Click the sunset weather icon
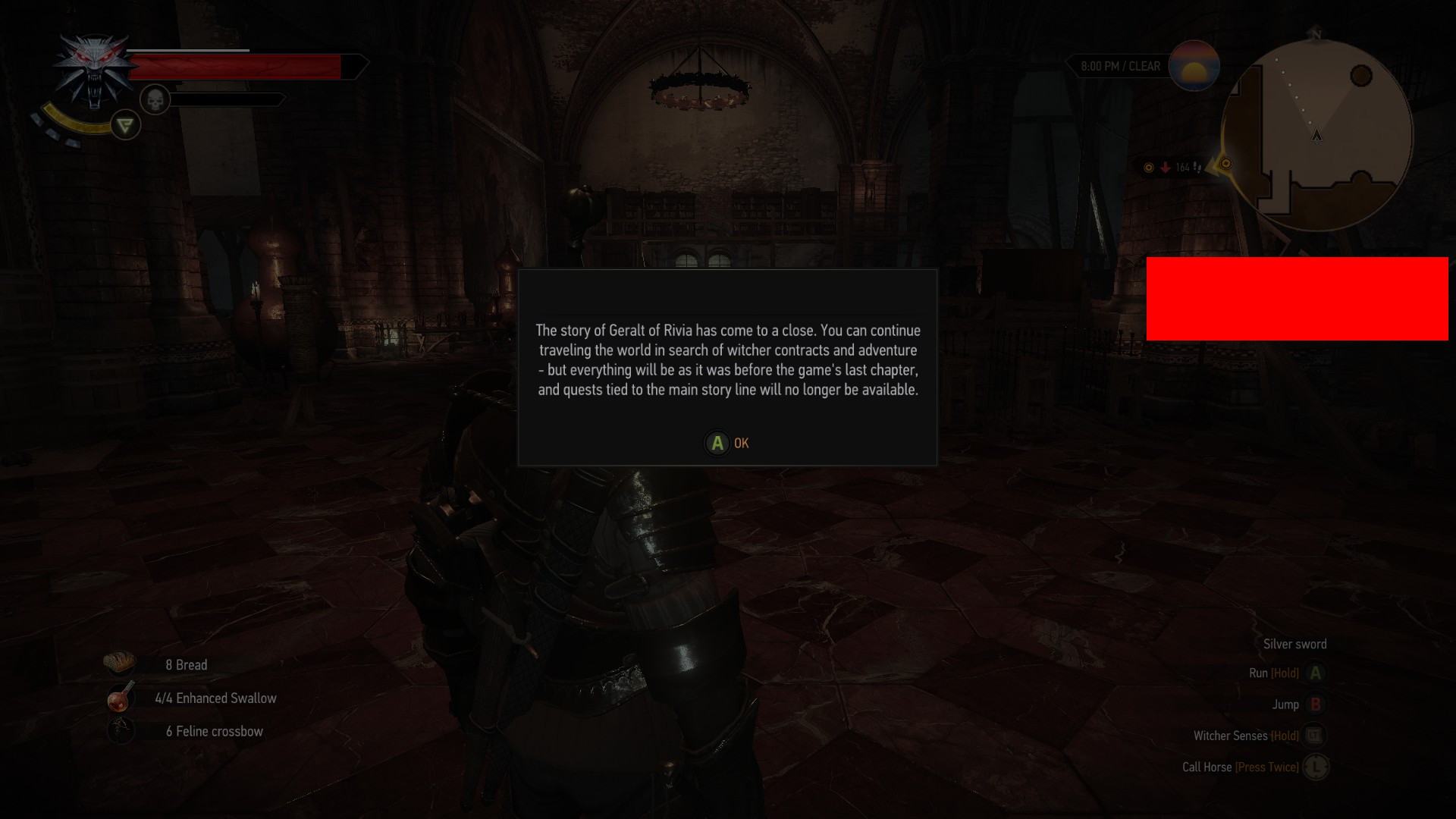 [x=1194, y=66]
